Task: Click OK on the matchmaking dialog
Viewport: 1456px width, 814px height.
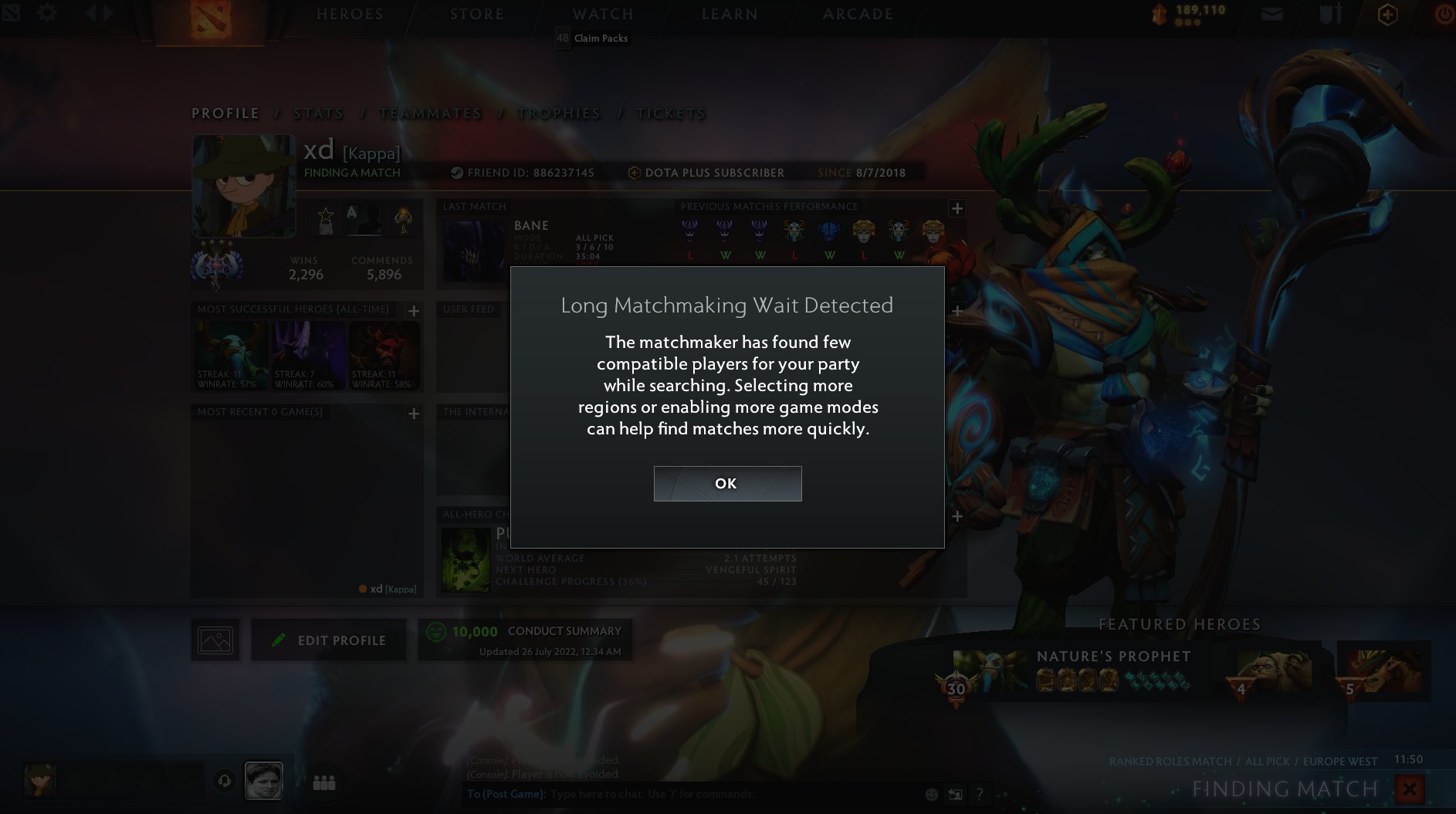Action: click(x=726, y=483)
